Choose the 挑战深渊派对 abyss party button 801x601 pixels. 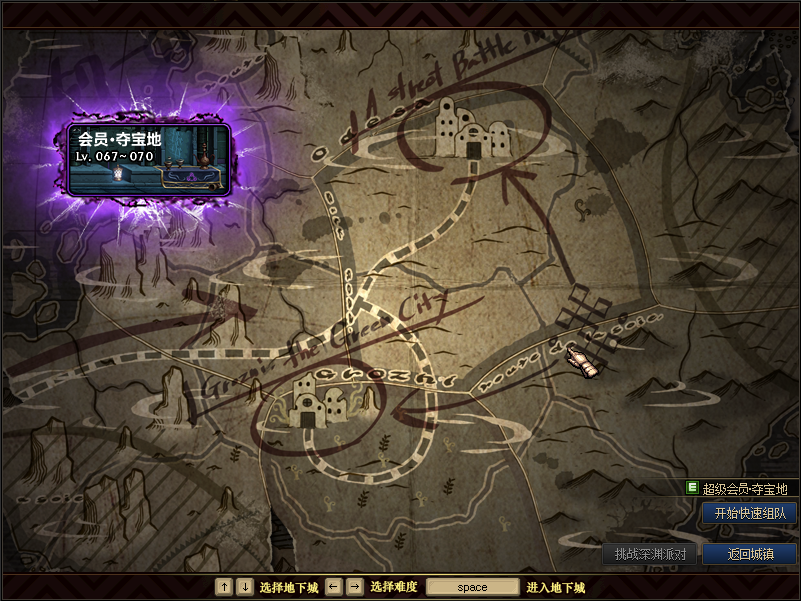point(650,554)
